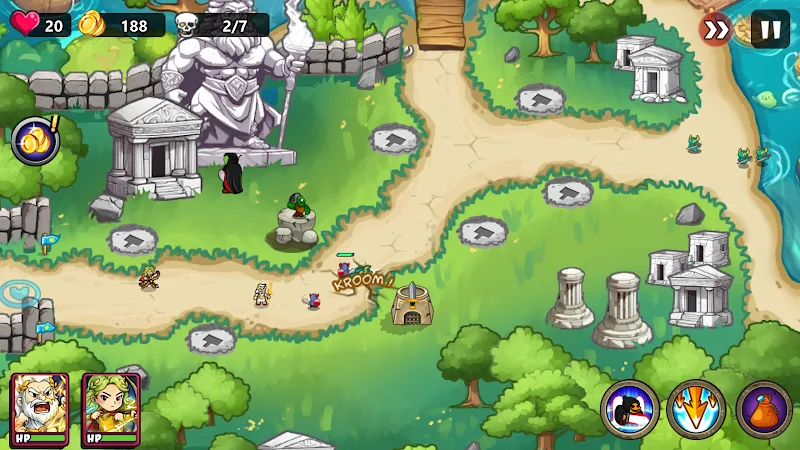
Task: Tap the gold coins bonus icon
Action: coord(36,141)
